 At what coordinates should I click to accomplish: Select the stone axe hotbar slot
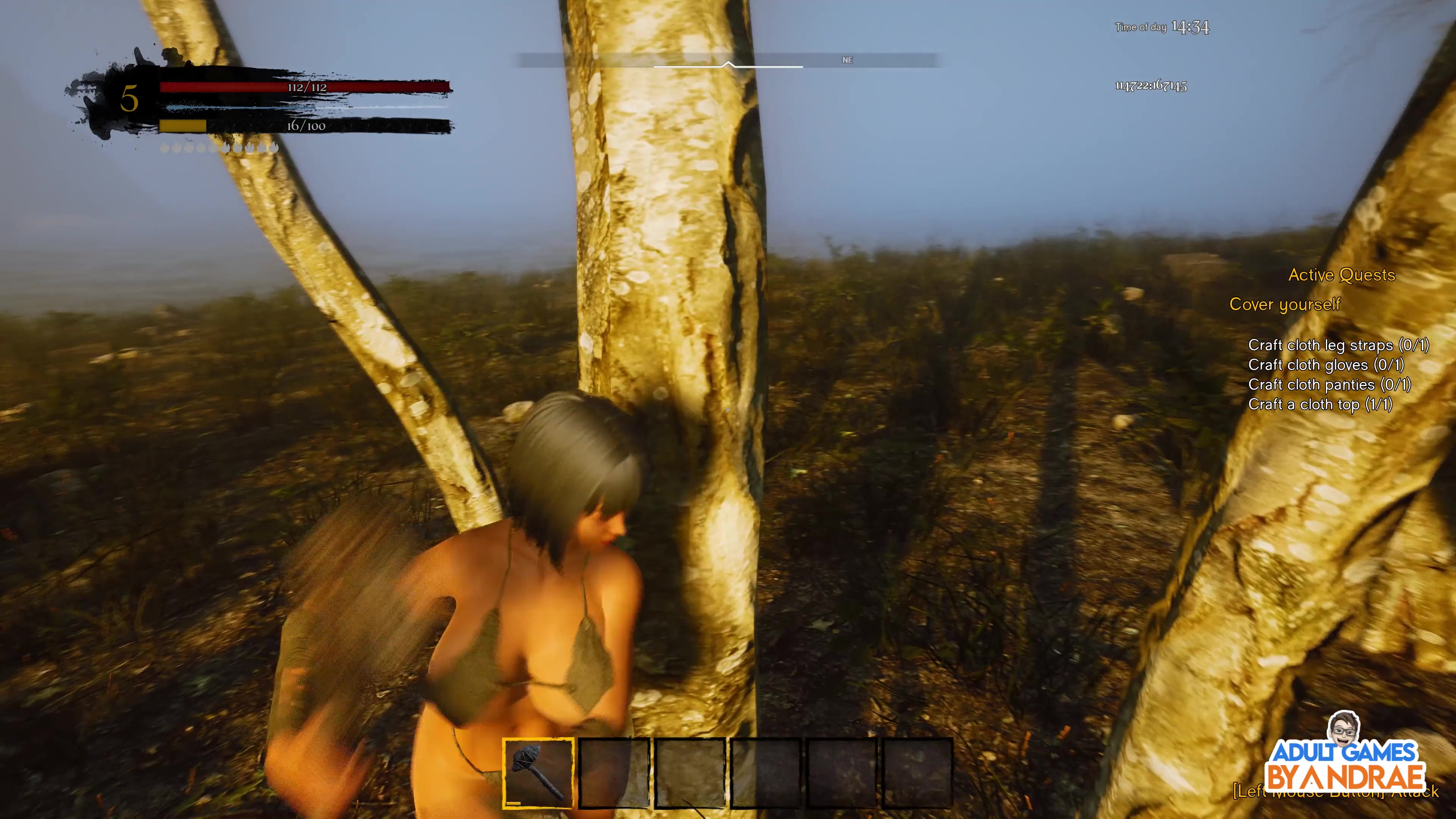(x=538, y=773)
